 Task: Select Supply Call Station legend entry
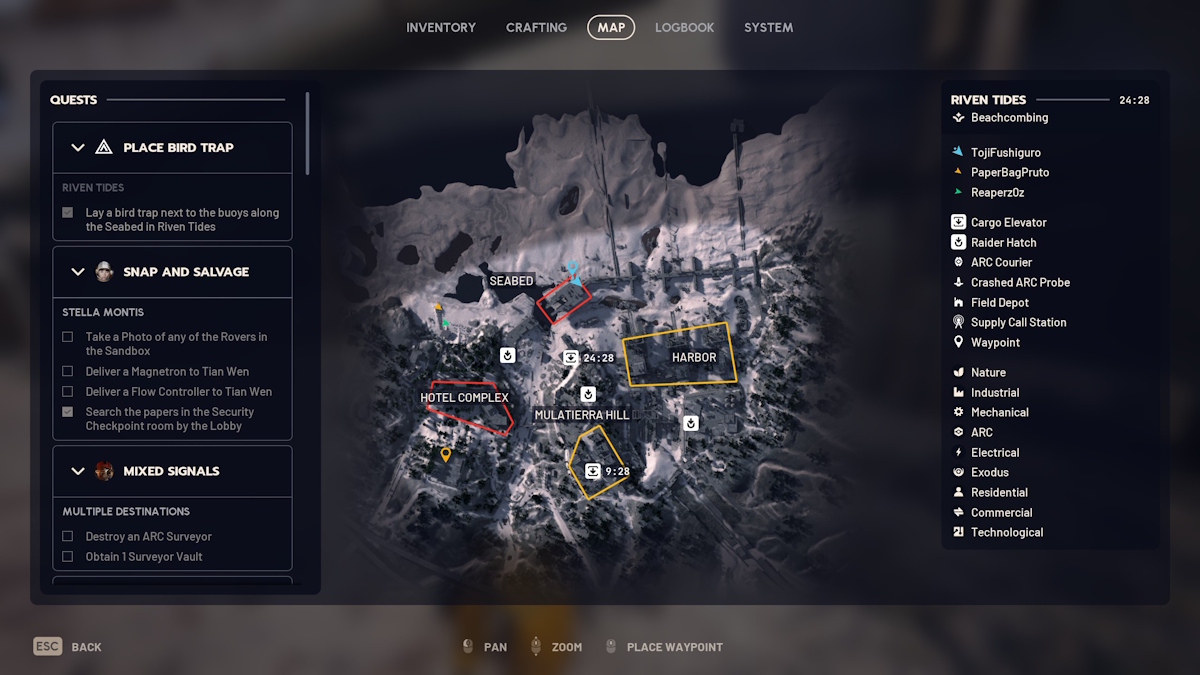click(1018, 322)
